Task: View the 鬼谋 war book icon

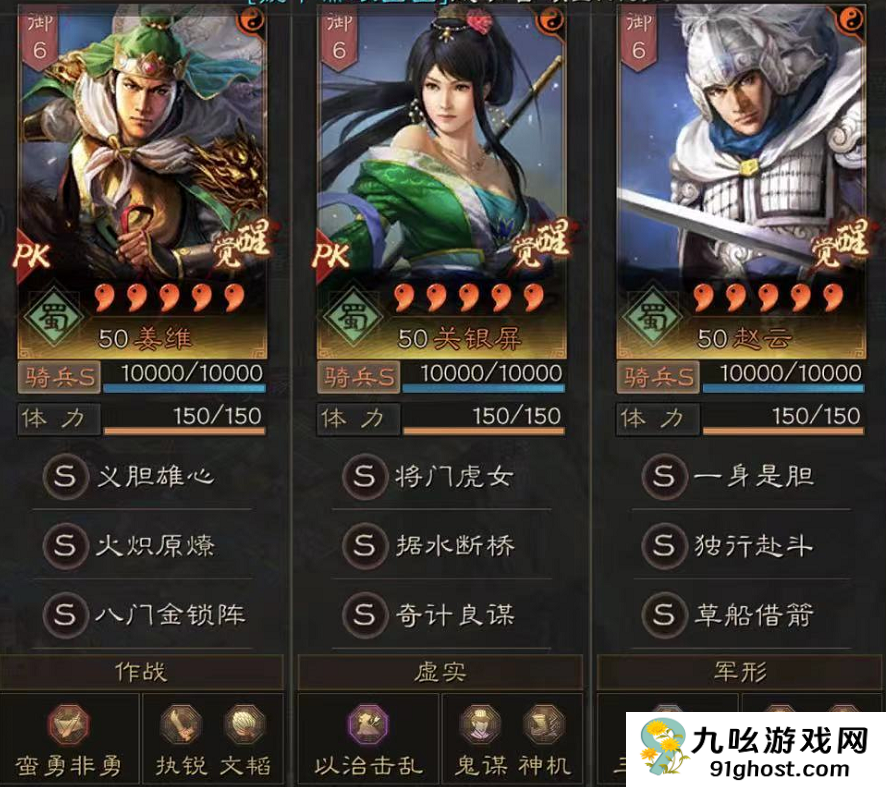Action: [x=481, y=726]
